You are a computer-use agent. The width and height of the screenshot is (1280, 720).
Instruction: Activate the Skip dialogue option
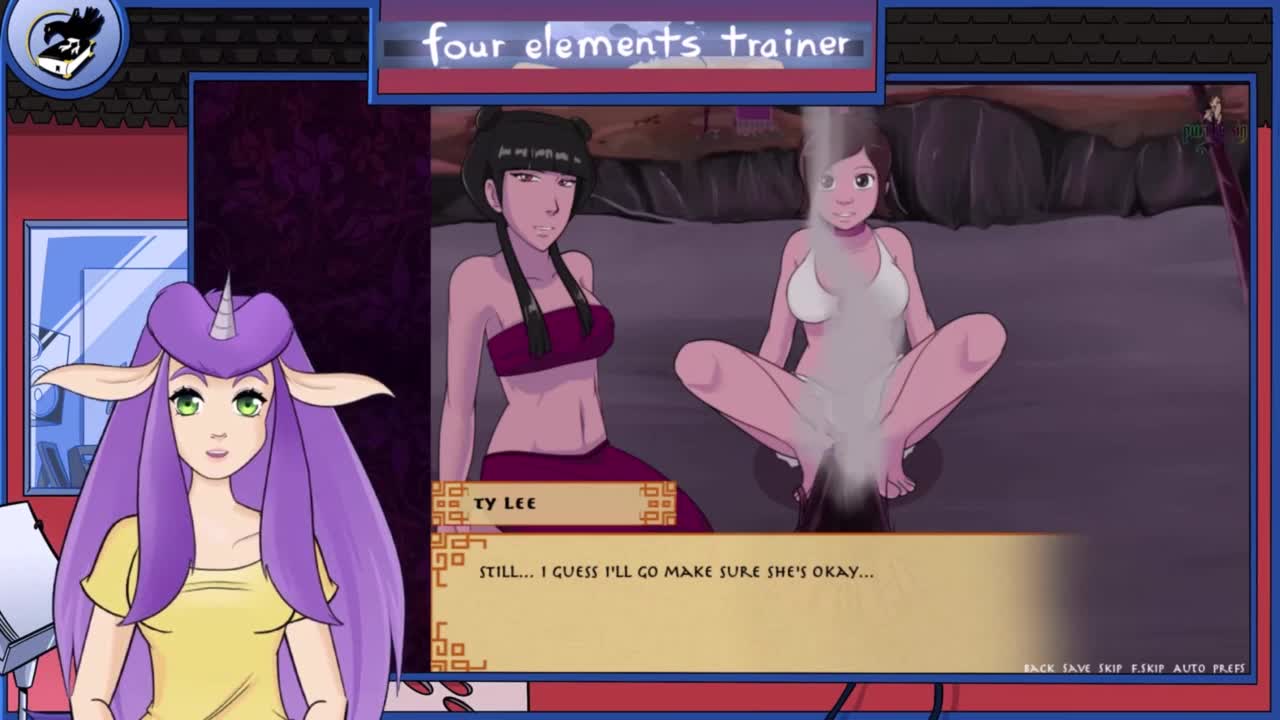point(1110,668)
